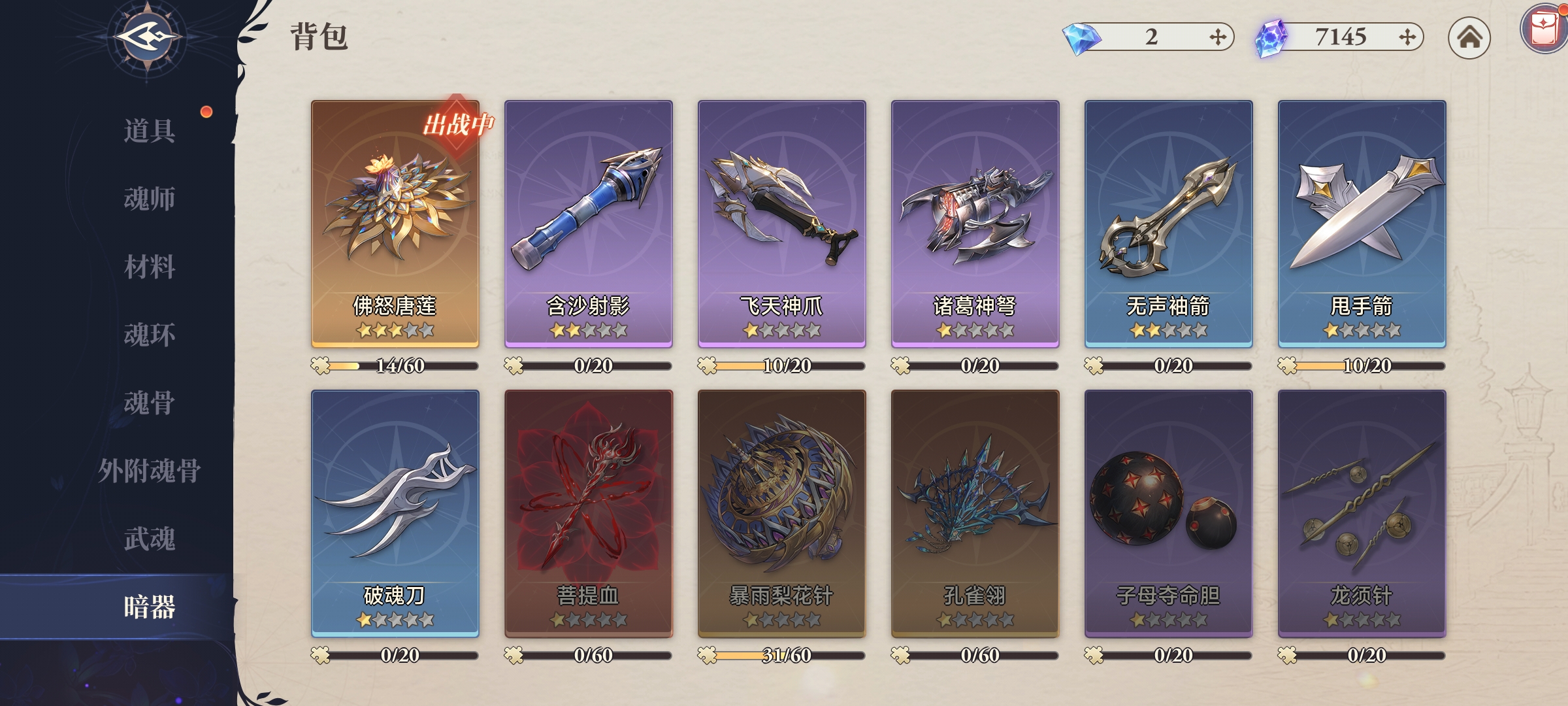Select the 诸葛神弩 crossbow card

pos(975,222)
